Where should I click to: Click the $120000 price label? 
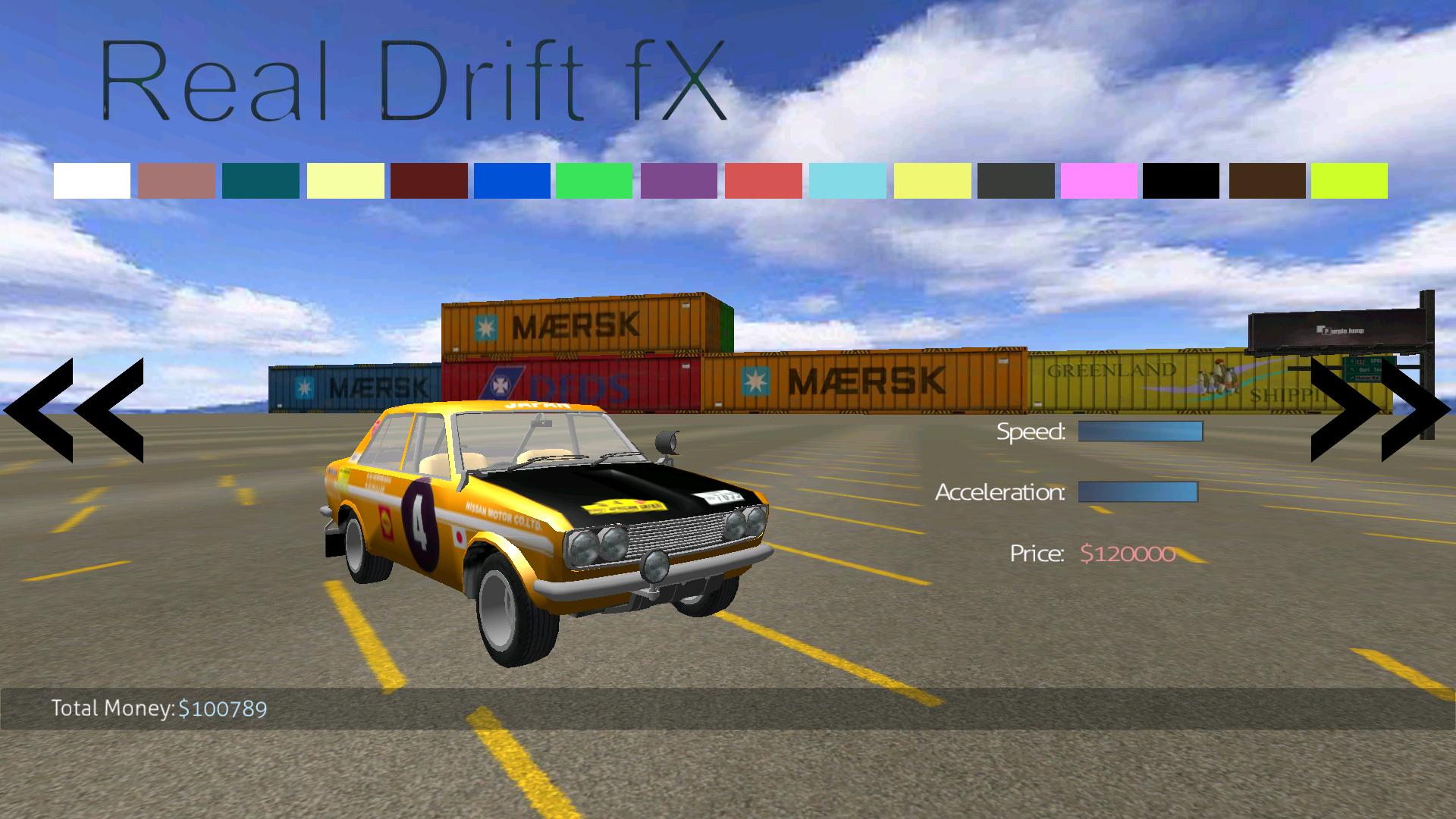1128,554
